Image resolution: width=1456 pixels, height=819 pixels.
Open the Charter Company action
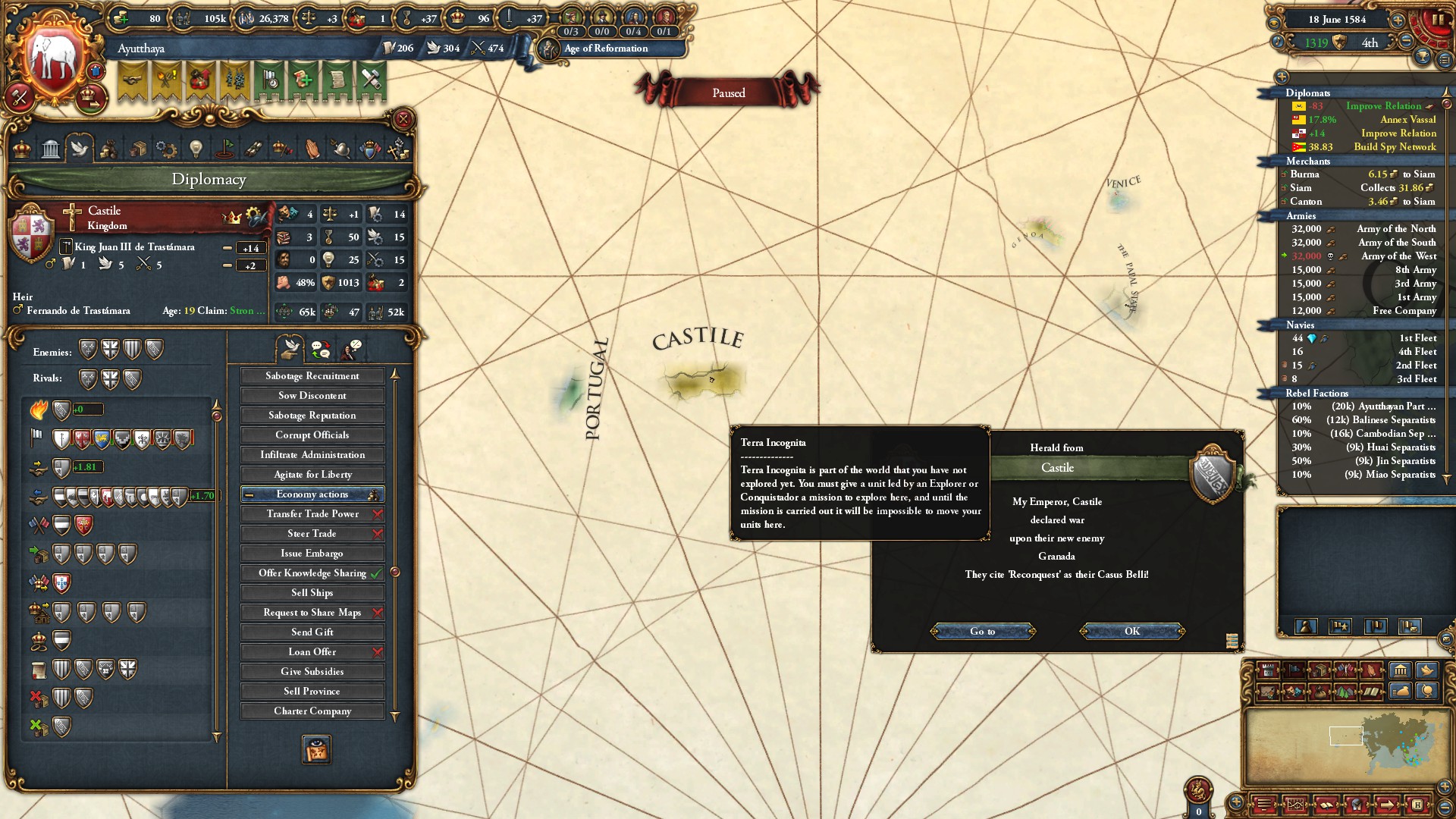click(x=312, y=711)
